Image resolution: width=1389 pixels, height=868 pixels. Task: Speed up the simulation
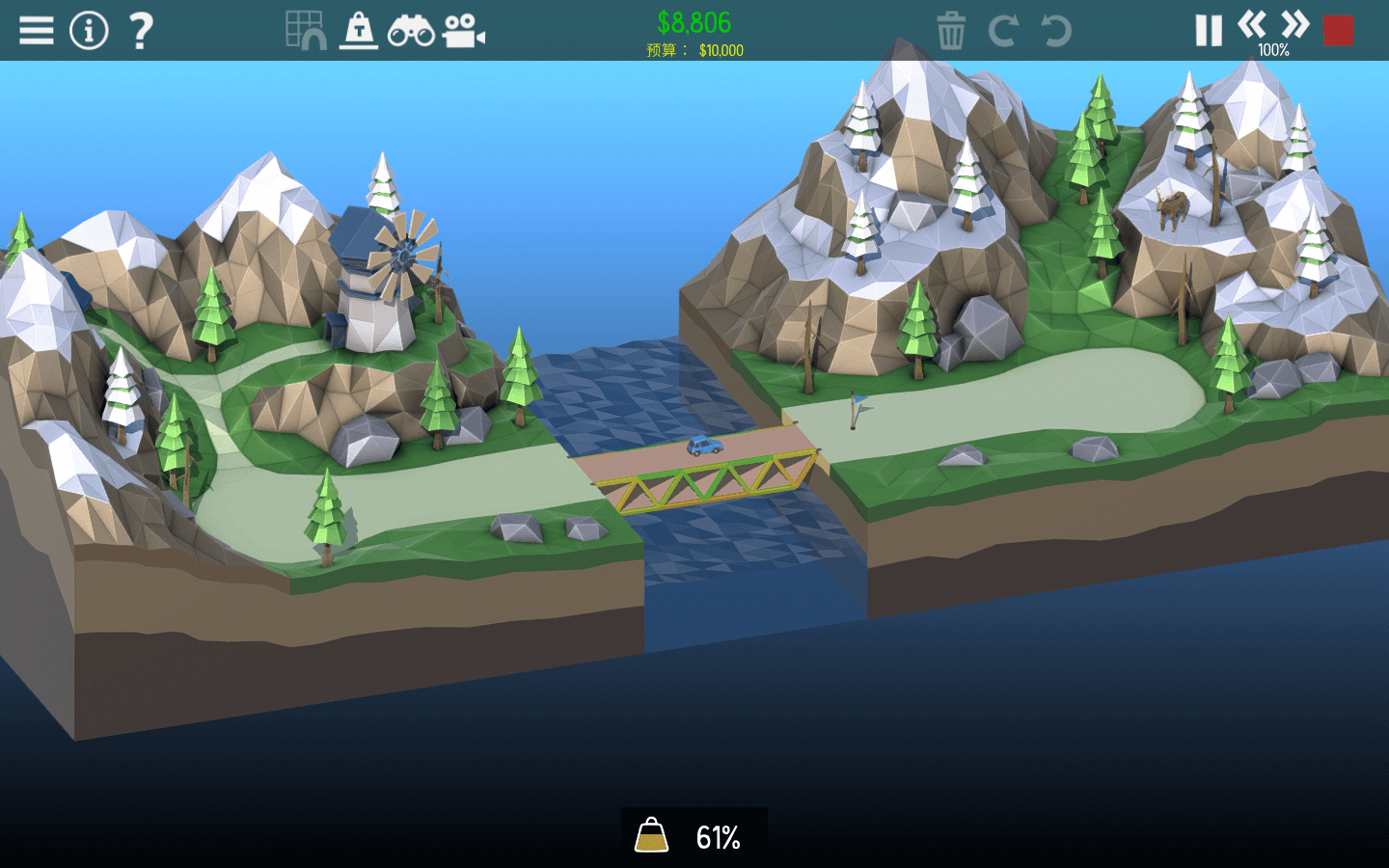coord(1293,27)
